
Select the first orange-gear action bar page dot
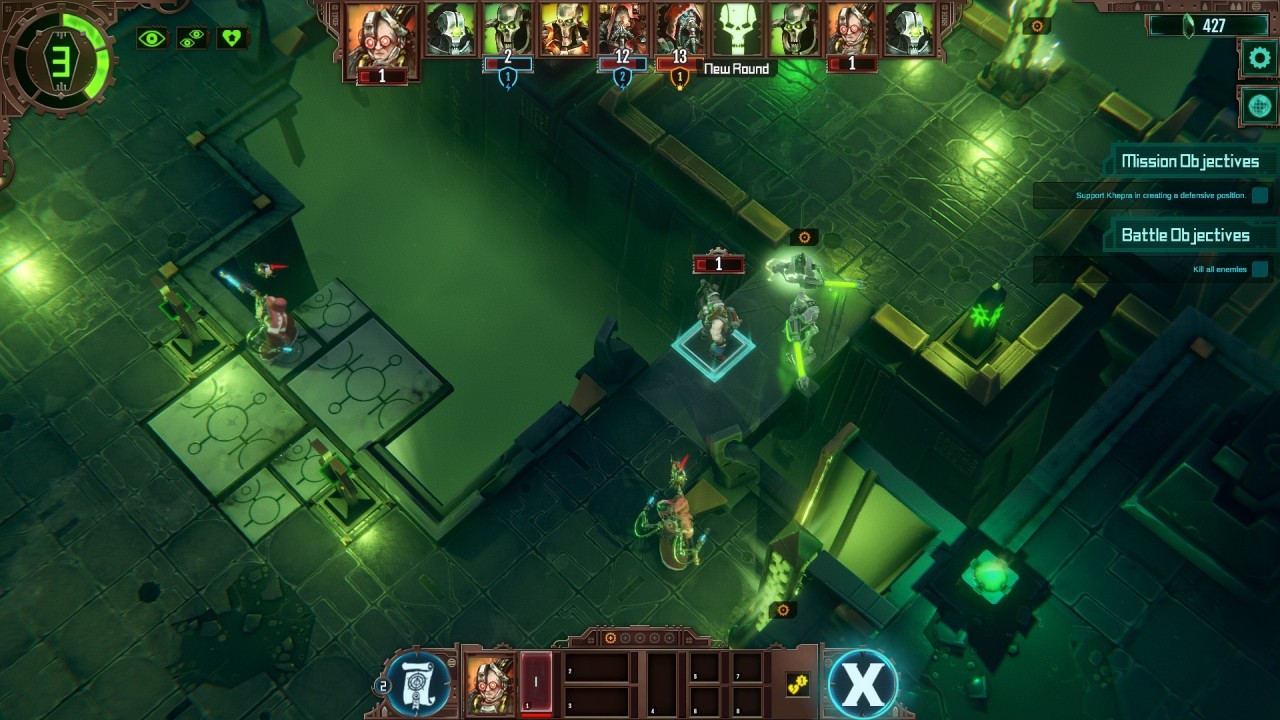(610, 637)
